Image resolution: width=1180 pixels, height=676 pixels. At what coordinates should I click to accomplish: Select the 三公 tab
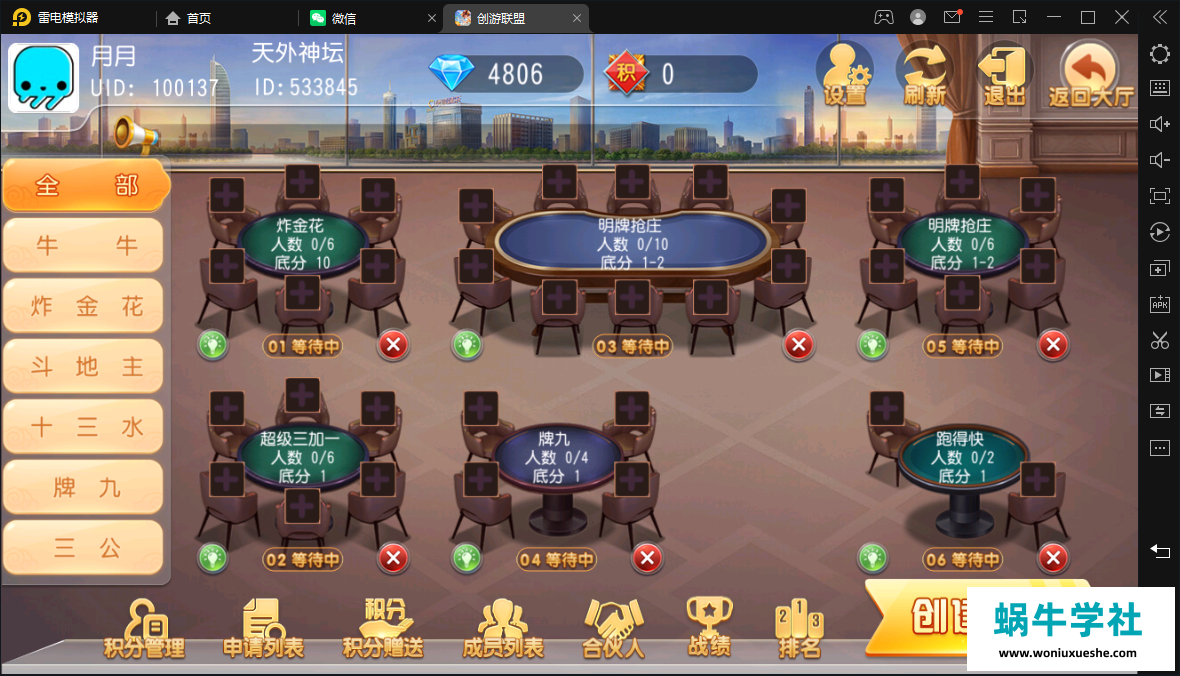[x=85, y=547]
